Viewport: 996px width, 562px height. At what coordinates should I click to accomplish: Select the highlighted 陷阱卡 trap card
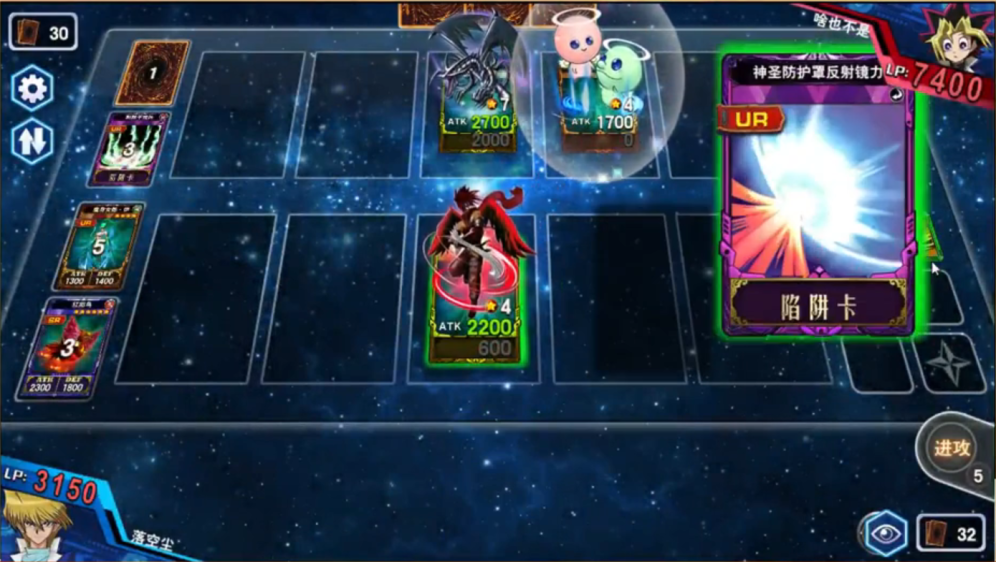click(x=819, y=193)
